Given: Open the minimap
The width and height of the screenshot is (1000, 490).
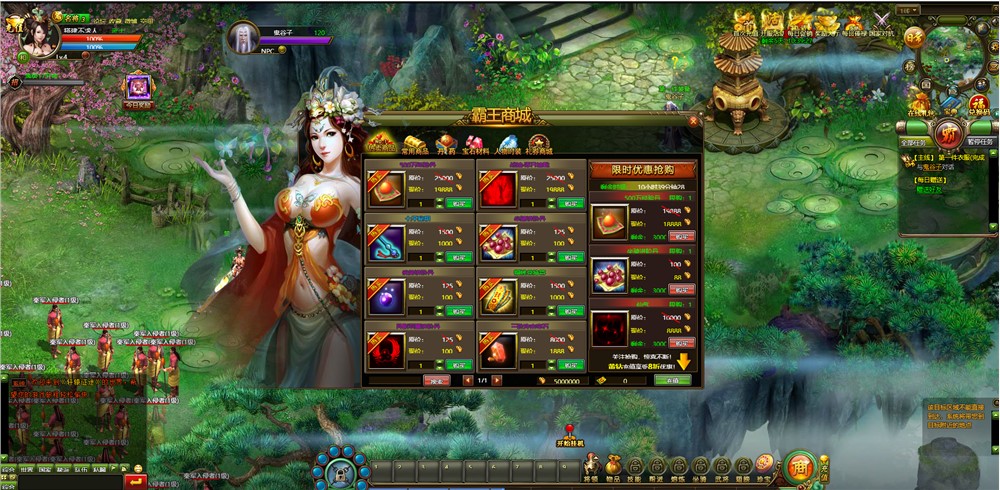Looking at the screenshot, I should pos(950,57).
